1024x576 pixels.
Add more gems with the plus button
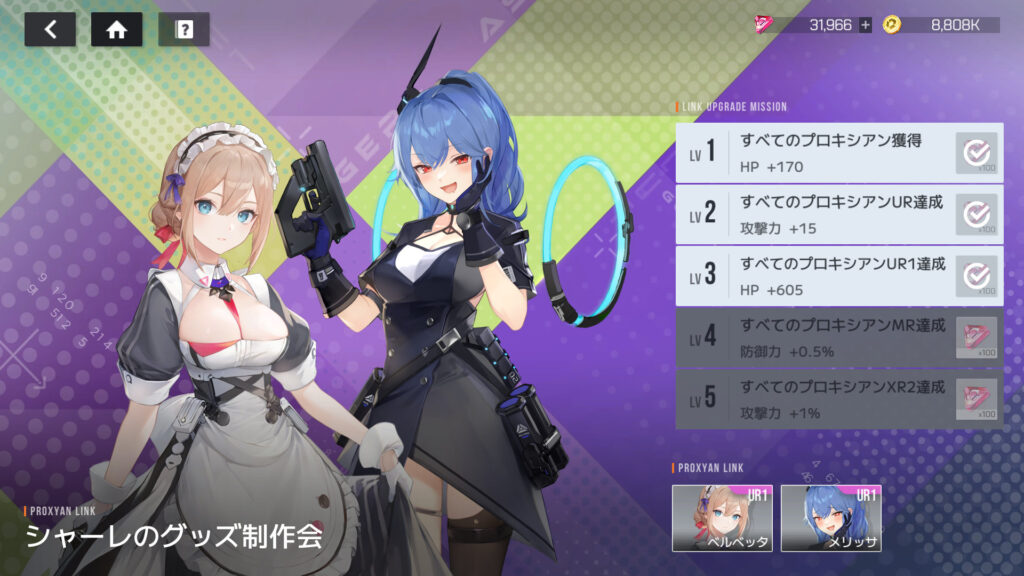(x=865, y=24)
